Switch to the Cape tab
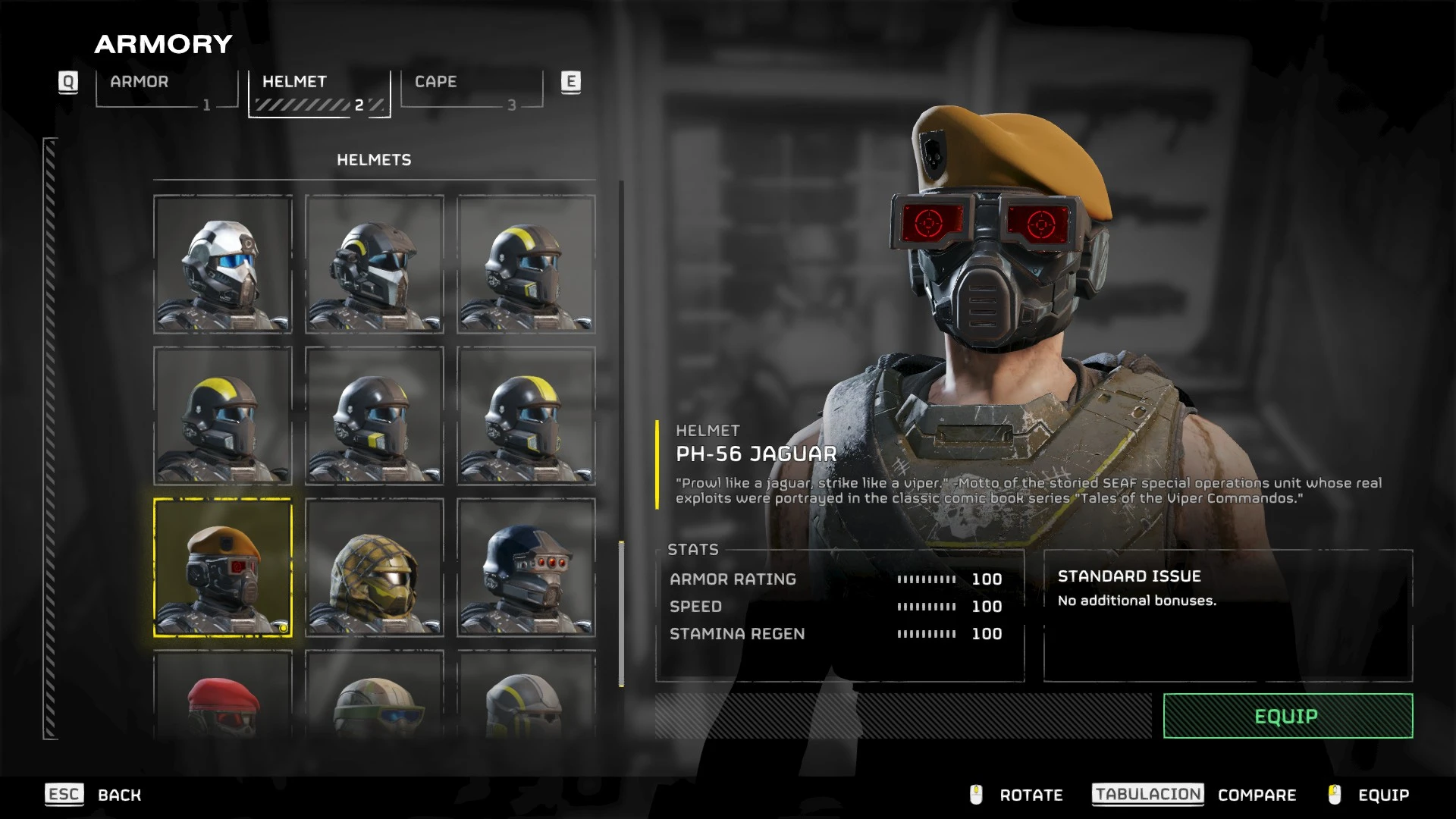 (x=472, y=90)
